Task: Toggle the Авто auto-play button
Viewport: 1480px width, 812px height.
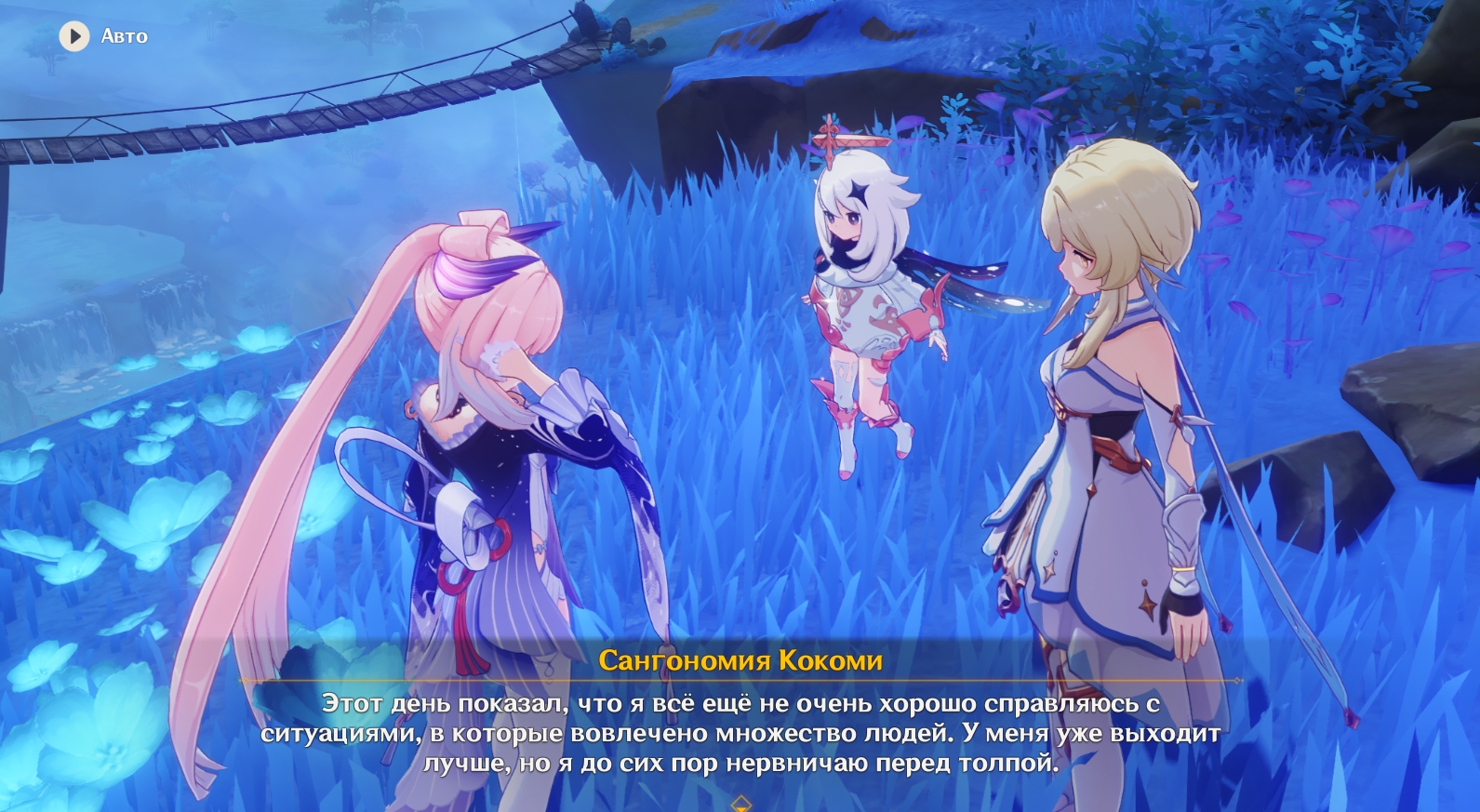Action: click(74, 36)
